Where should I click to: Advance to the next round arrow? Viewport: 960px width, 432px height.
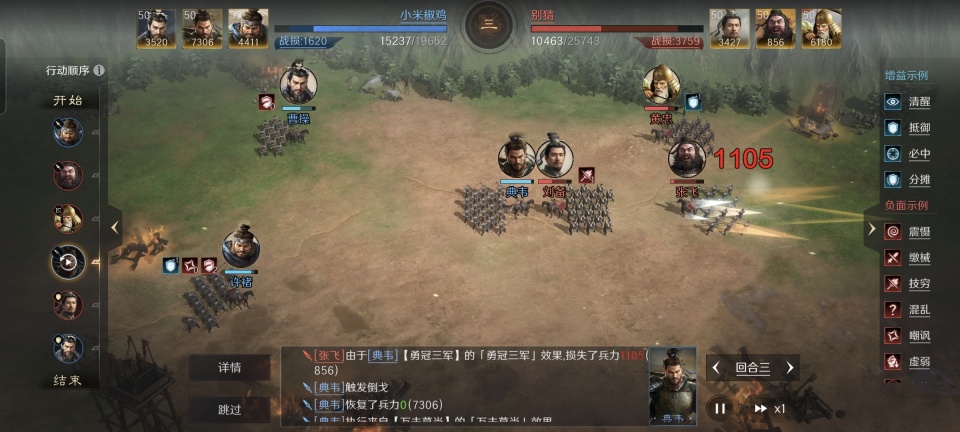[790, 368]
